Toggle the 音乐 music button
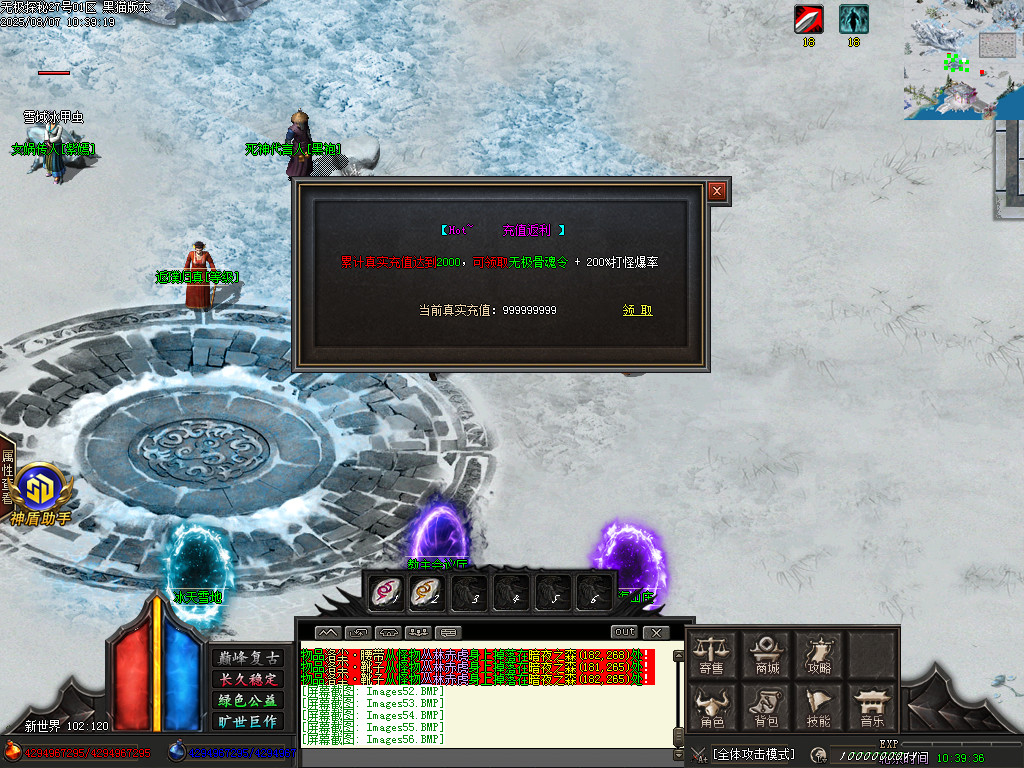The width and height of the screenshot is (1024, 768). (872, 707)
